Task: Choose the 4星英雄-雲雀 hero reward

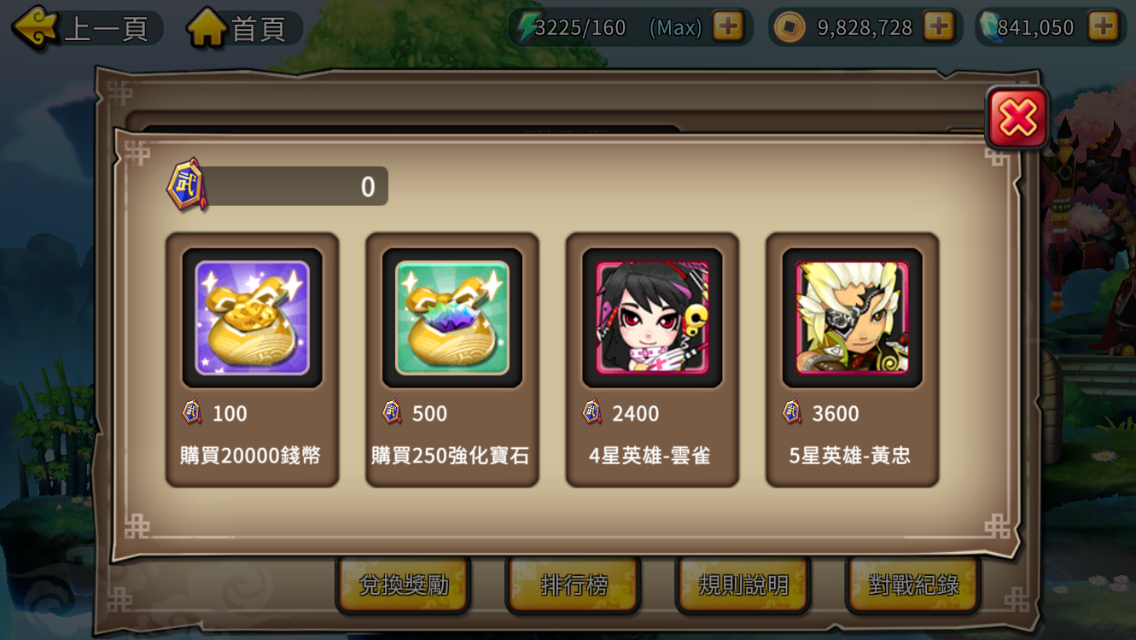Action: [652, 359]
